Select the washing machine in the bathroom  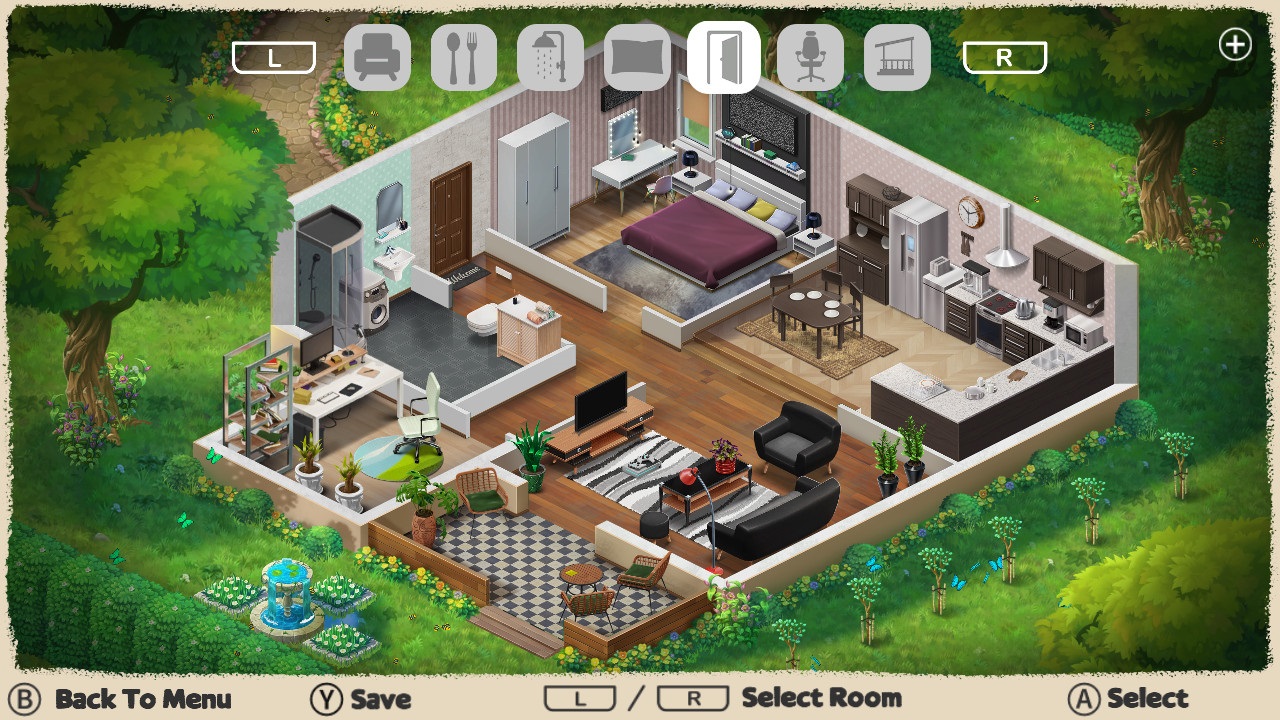coord(379,311)
